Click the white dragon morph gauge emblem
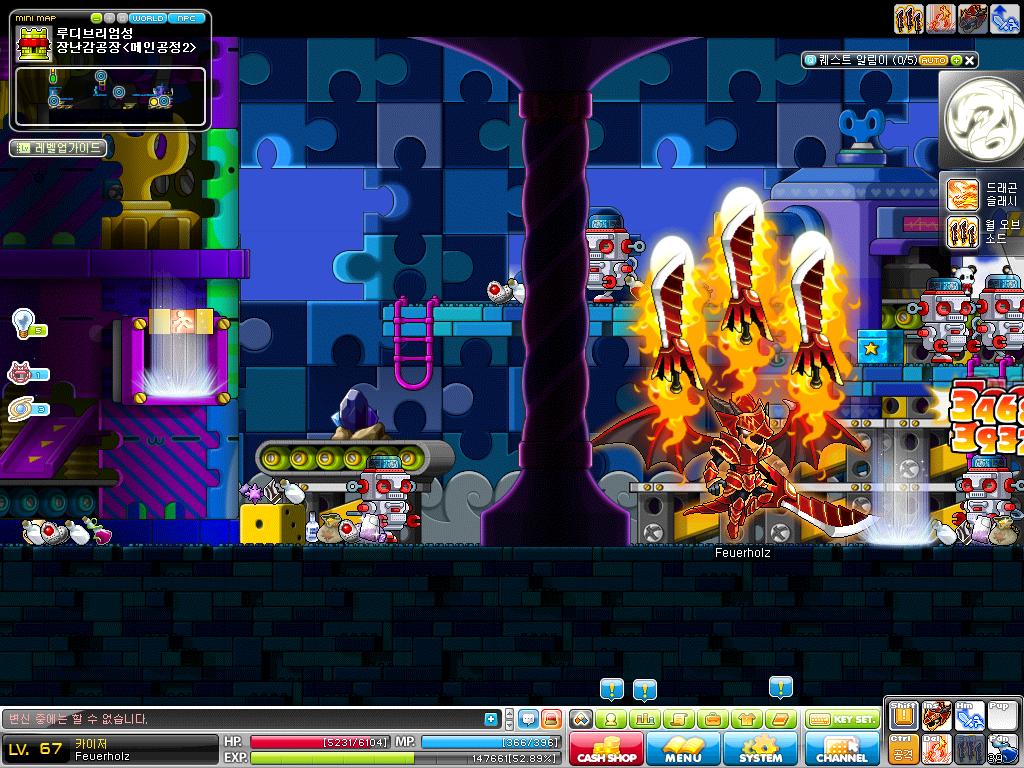 click(x=982, y=119)
